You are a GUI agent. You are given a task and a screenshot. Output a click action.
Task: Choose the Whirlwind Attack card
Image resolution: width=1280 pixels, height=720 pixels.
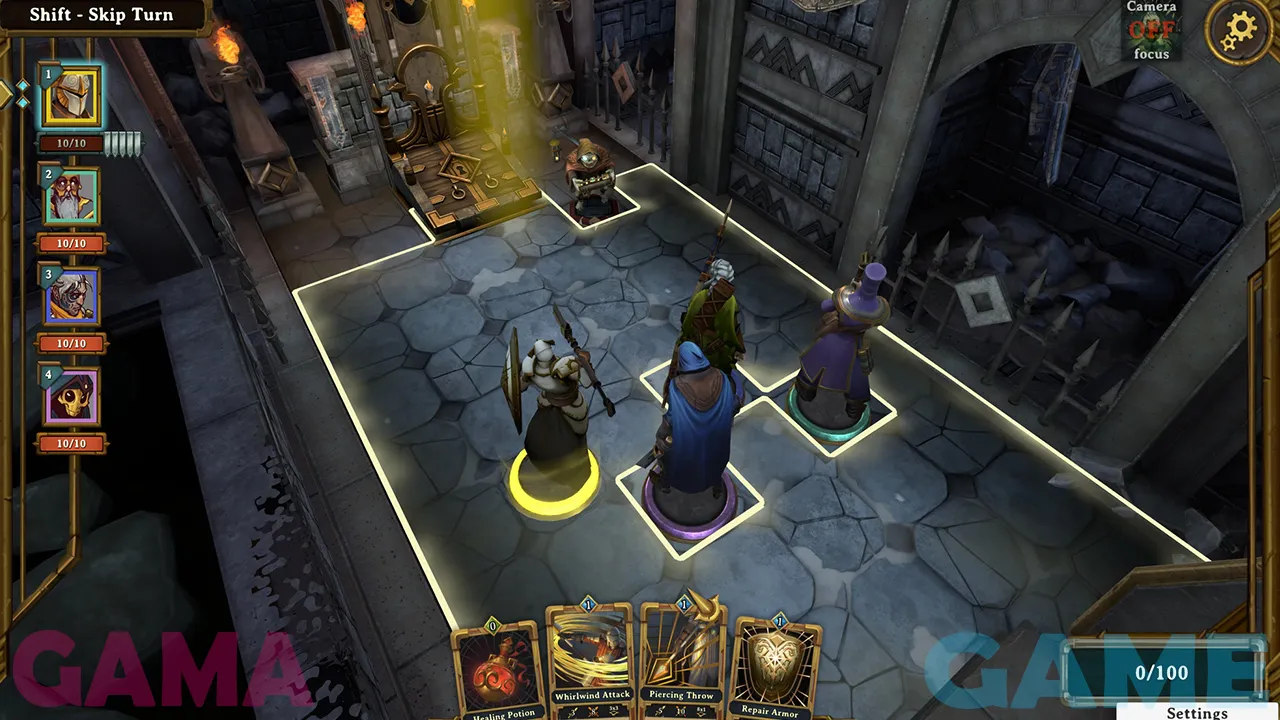click(x=591, y=660)
